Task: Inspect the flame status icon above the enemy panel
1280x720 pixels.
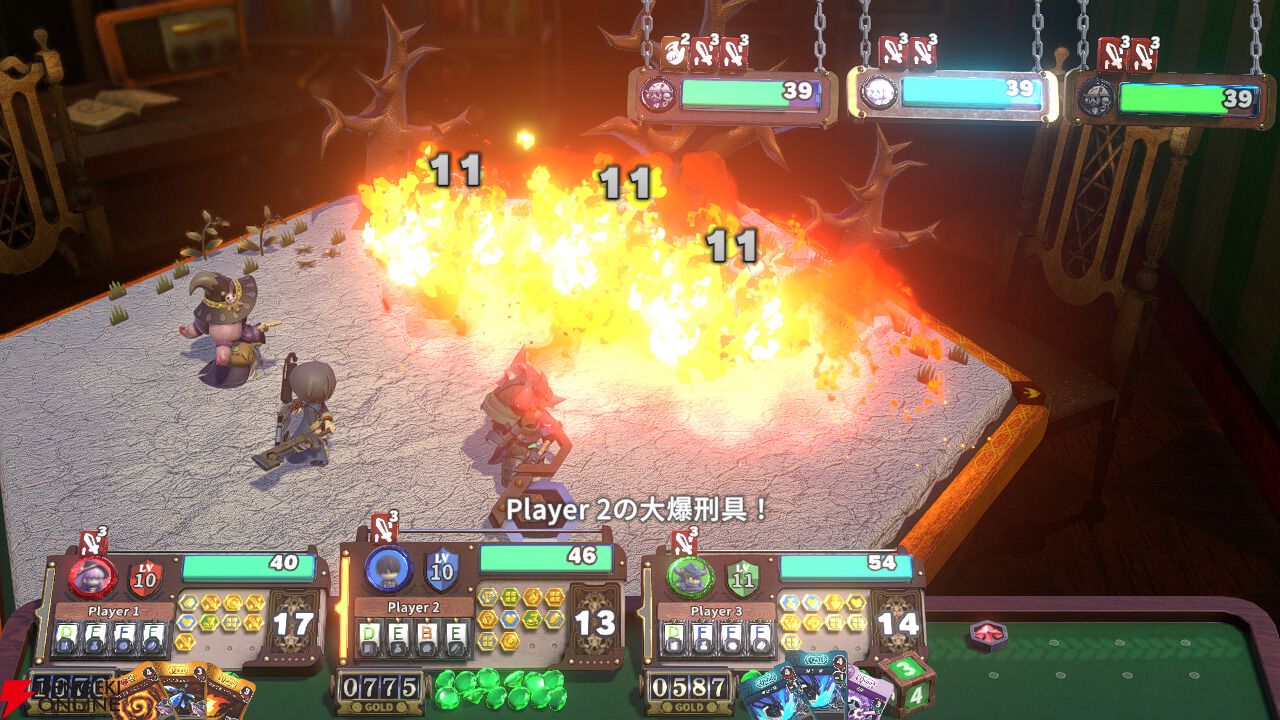Action: [675, 52]
